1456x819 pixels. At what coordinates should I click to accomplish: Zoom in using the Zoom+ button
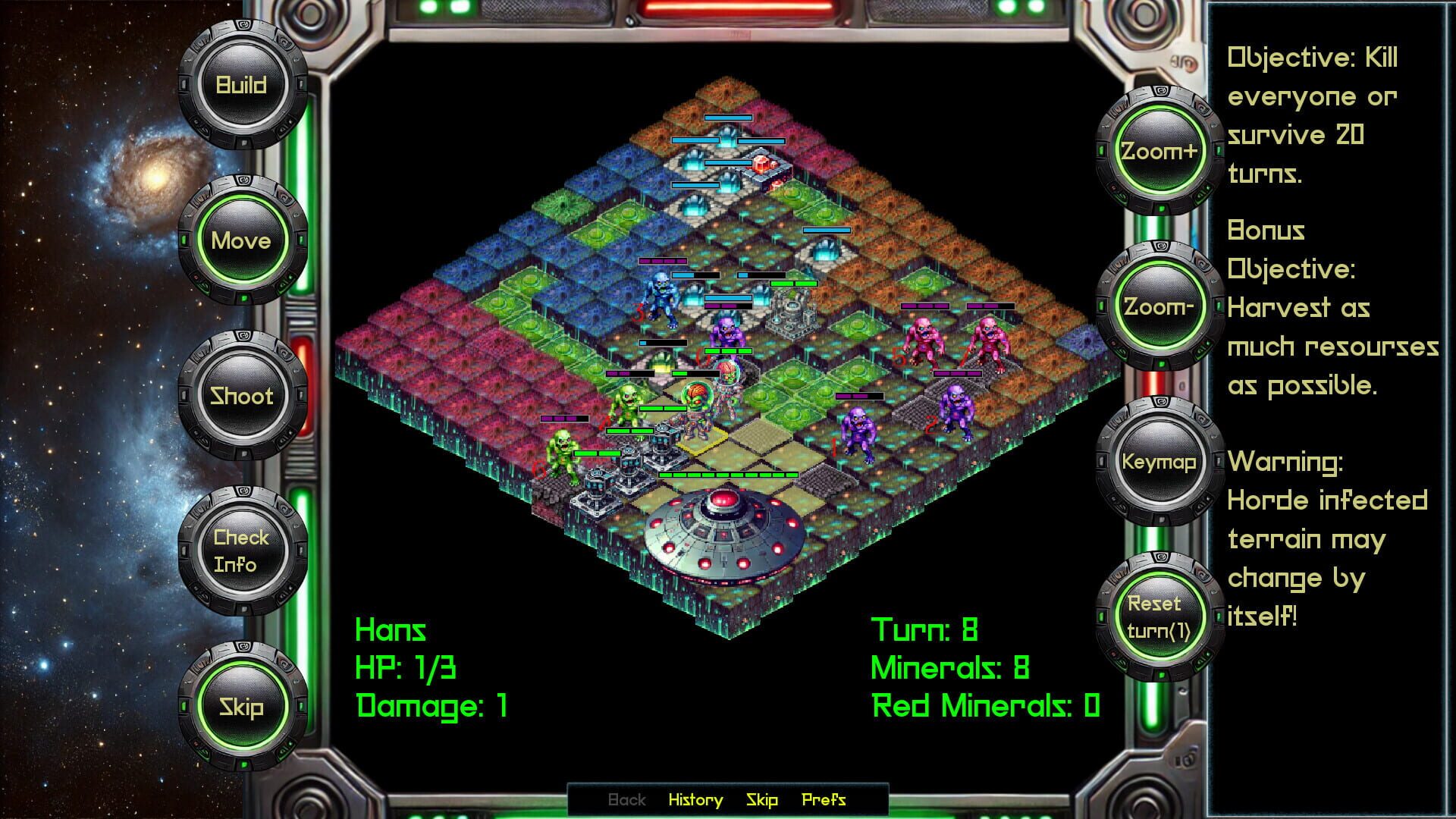(1159, 152)
